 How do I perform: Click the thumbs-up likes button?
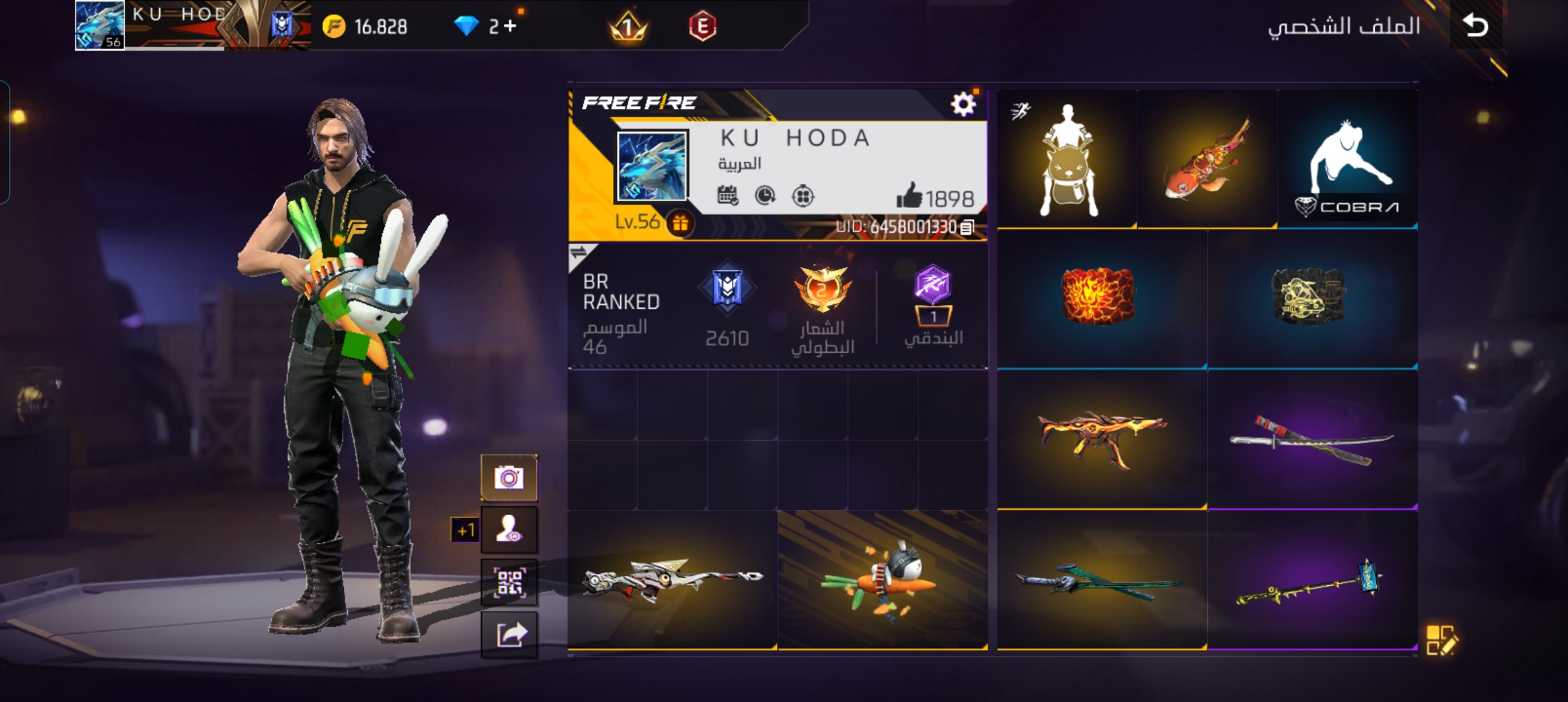910,196
